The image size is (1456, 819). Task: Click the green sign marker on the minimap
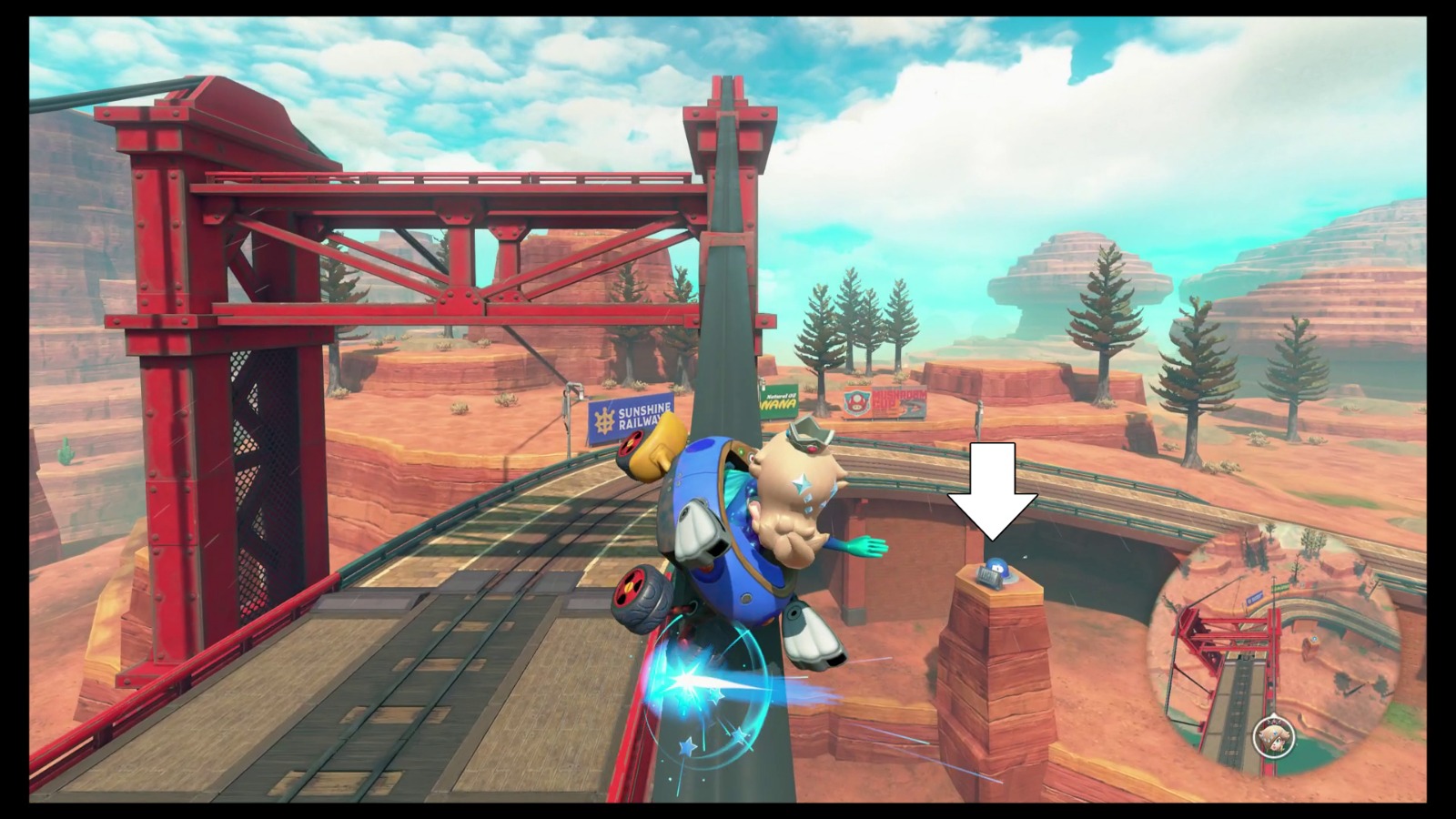1279,587
